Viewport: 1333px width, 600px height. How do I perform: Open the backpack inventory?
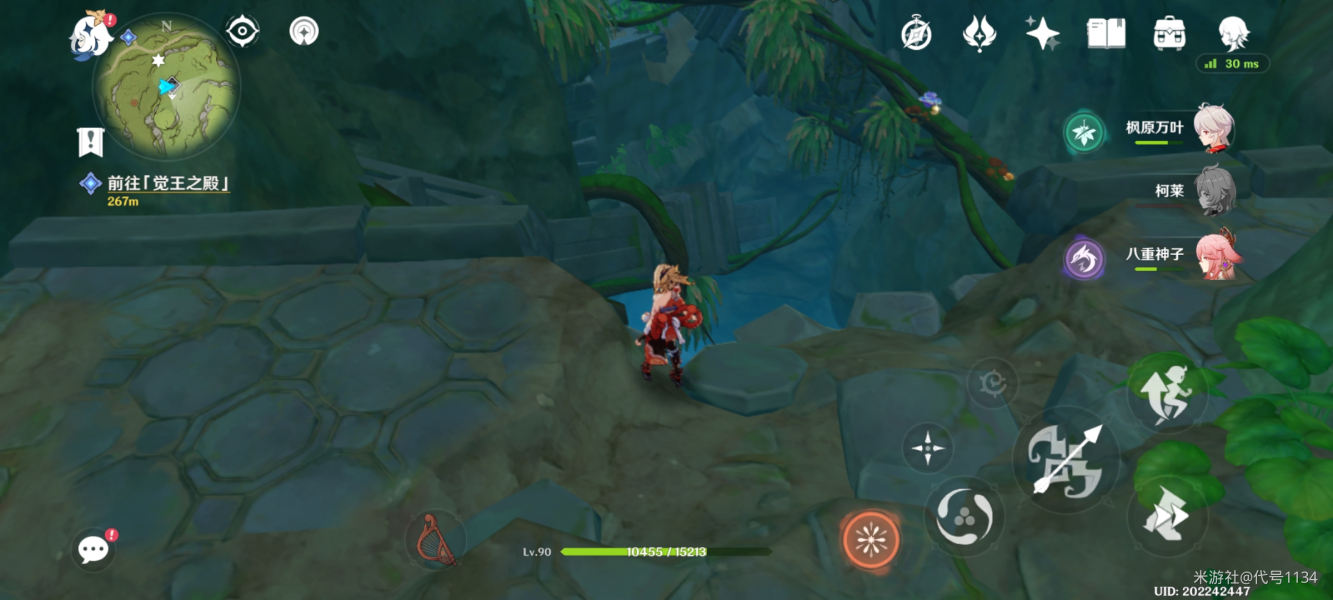tap(1169, 34)
